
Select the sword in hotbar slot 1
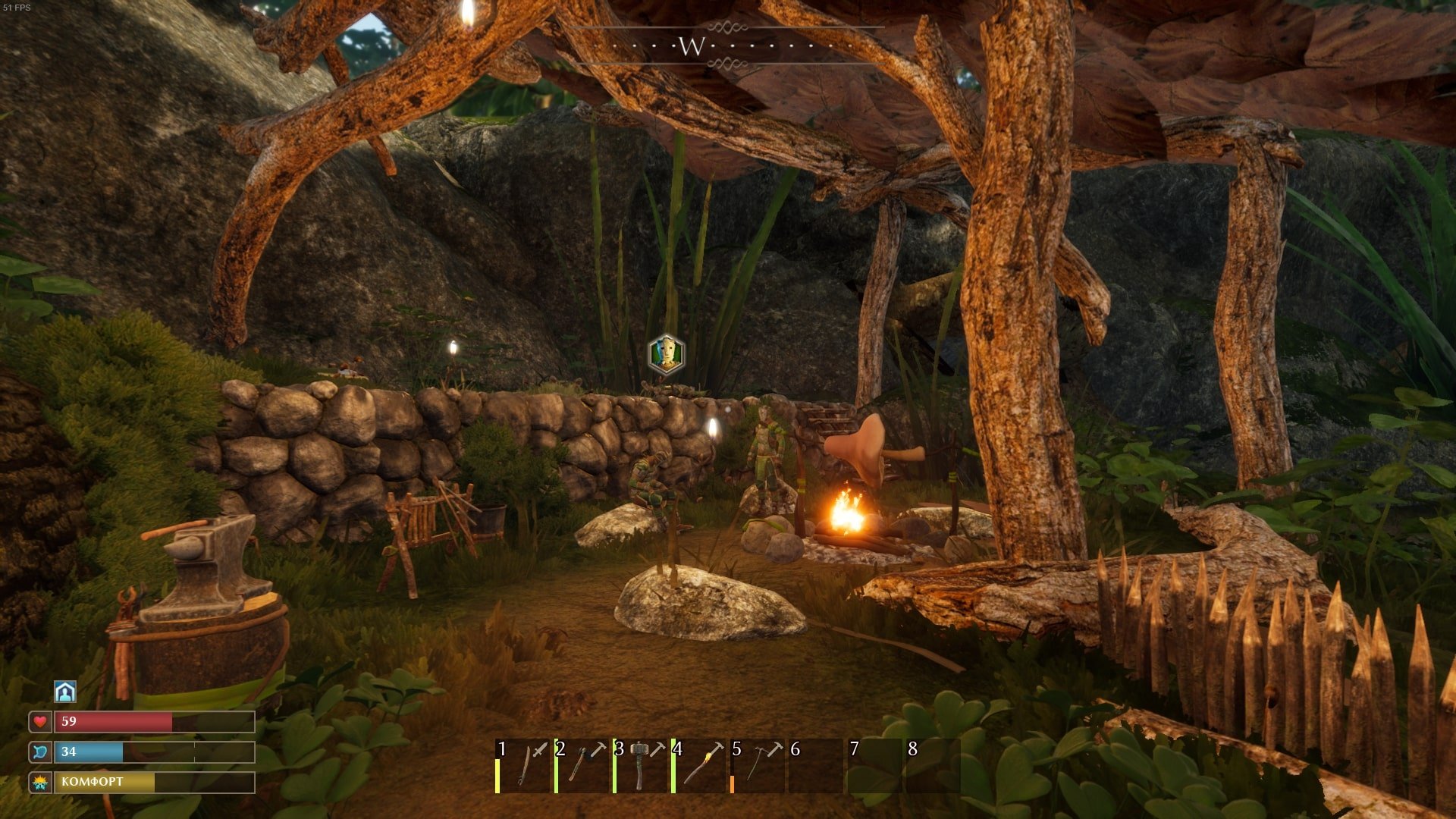(523, 766)
